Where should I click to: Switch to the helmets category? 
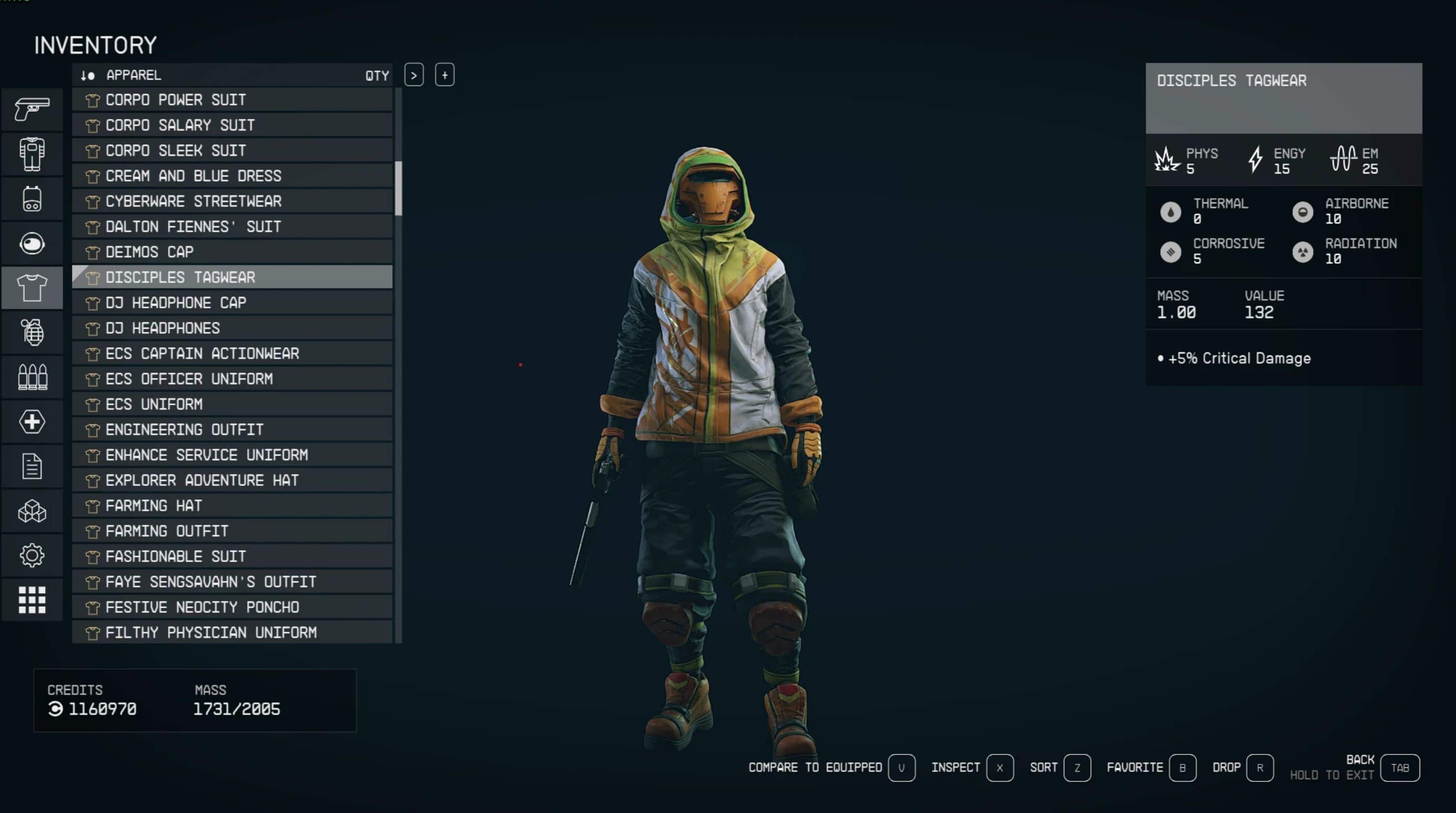coord(32,243)
